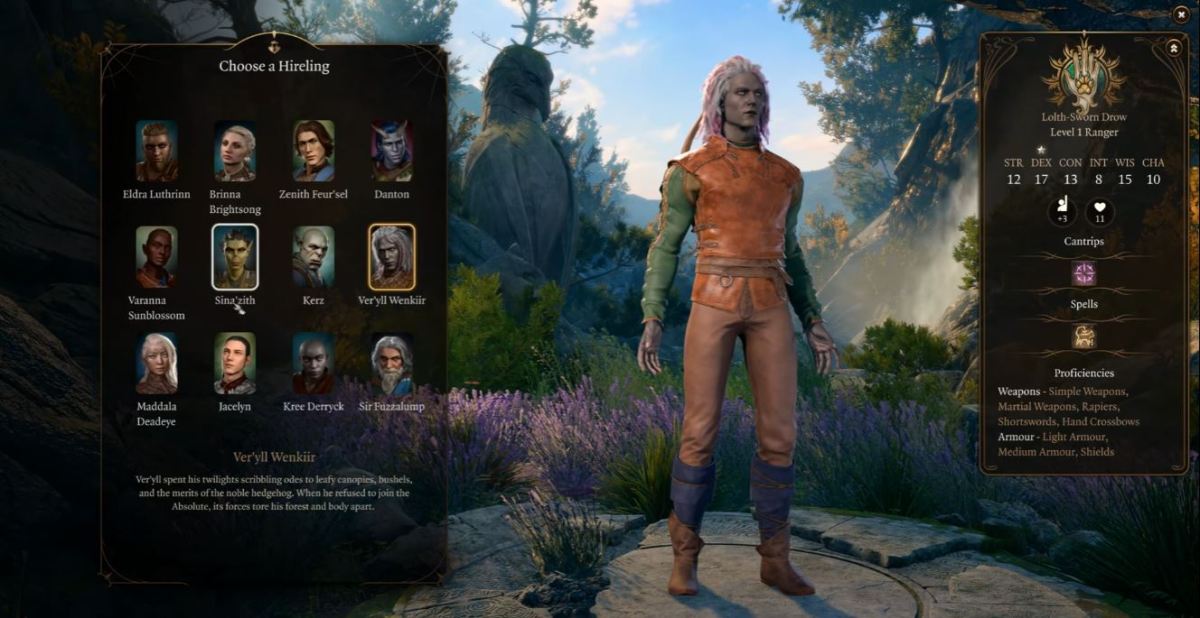Click the Ranger class emblem
The image size is (1200, 618).
pos(1084,75)
